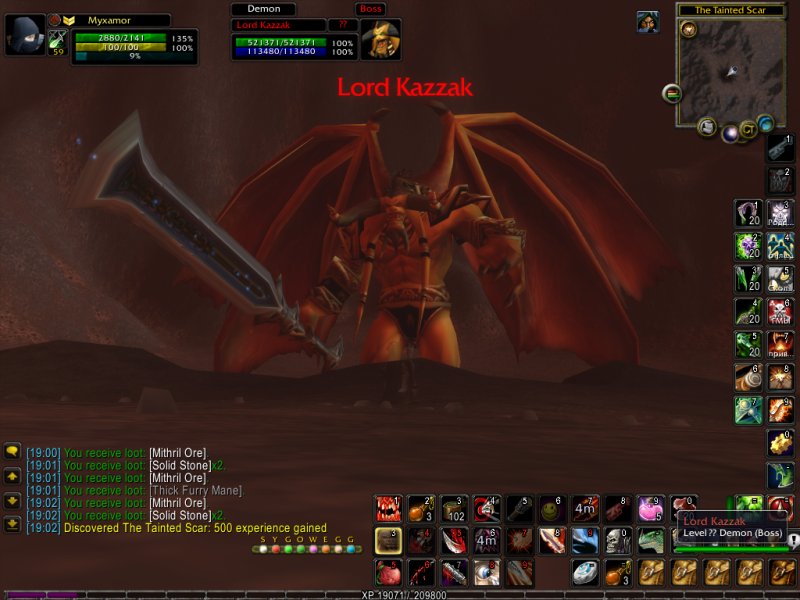Viewport: 800px width, 600px height.
Task: Use the green raptor mount icon
Action: [651, 542]
